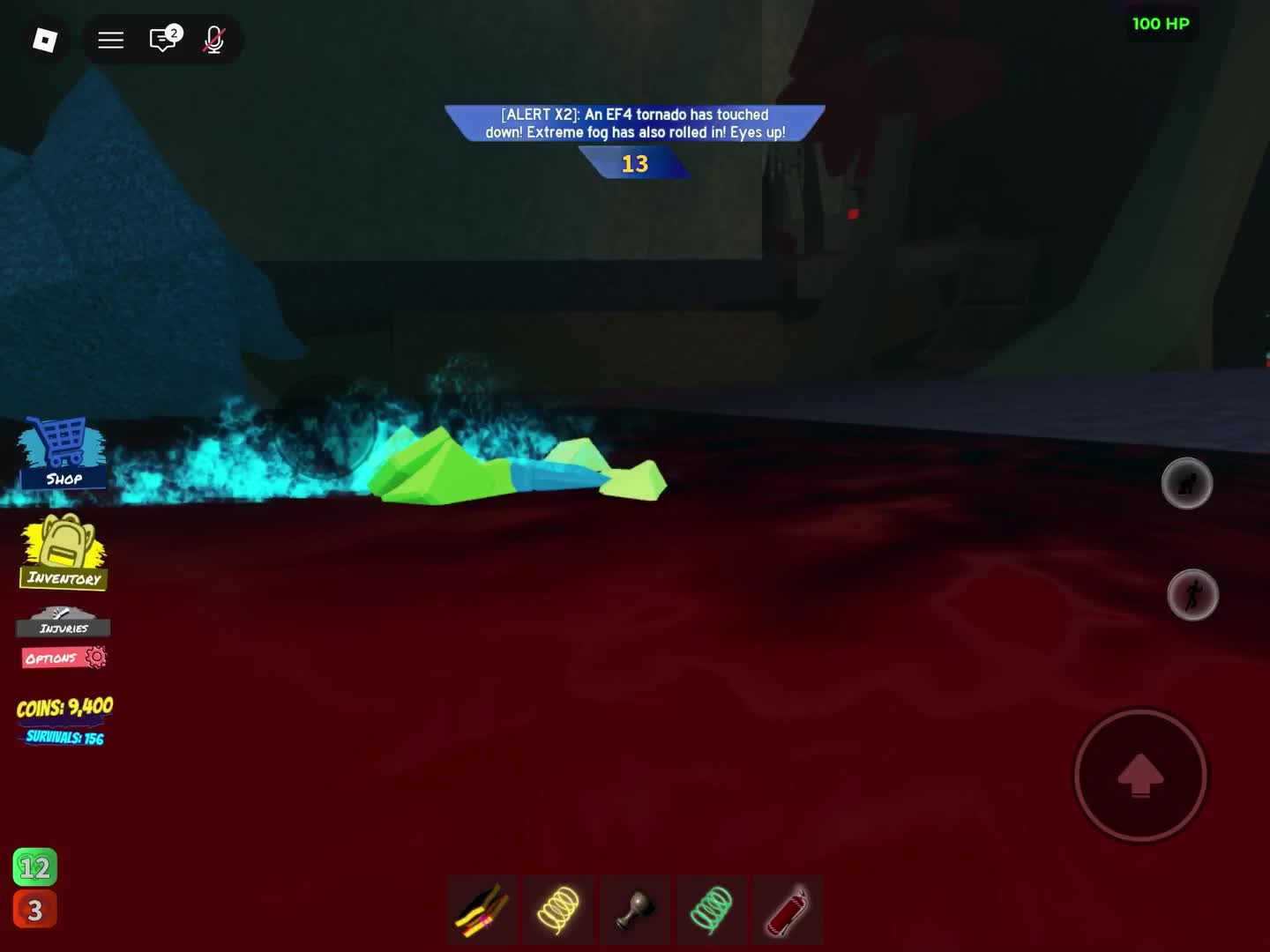
Task: Open the Shop with the cart icon
Action: [x=60, y=451]
